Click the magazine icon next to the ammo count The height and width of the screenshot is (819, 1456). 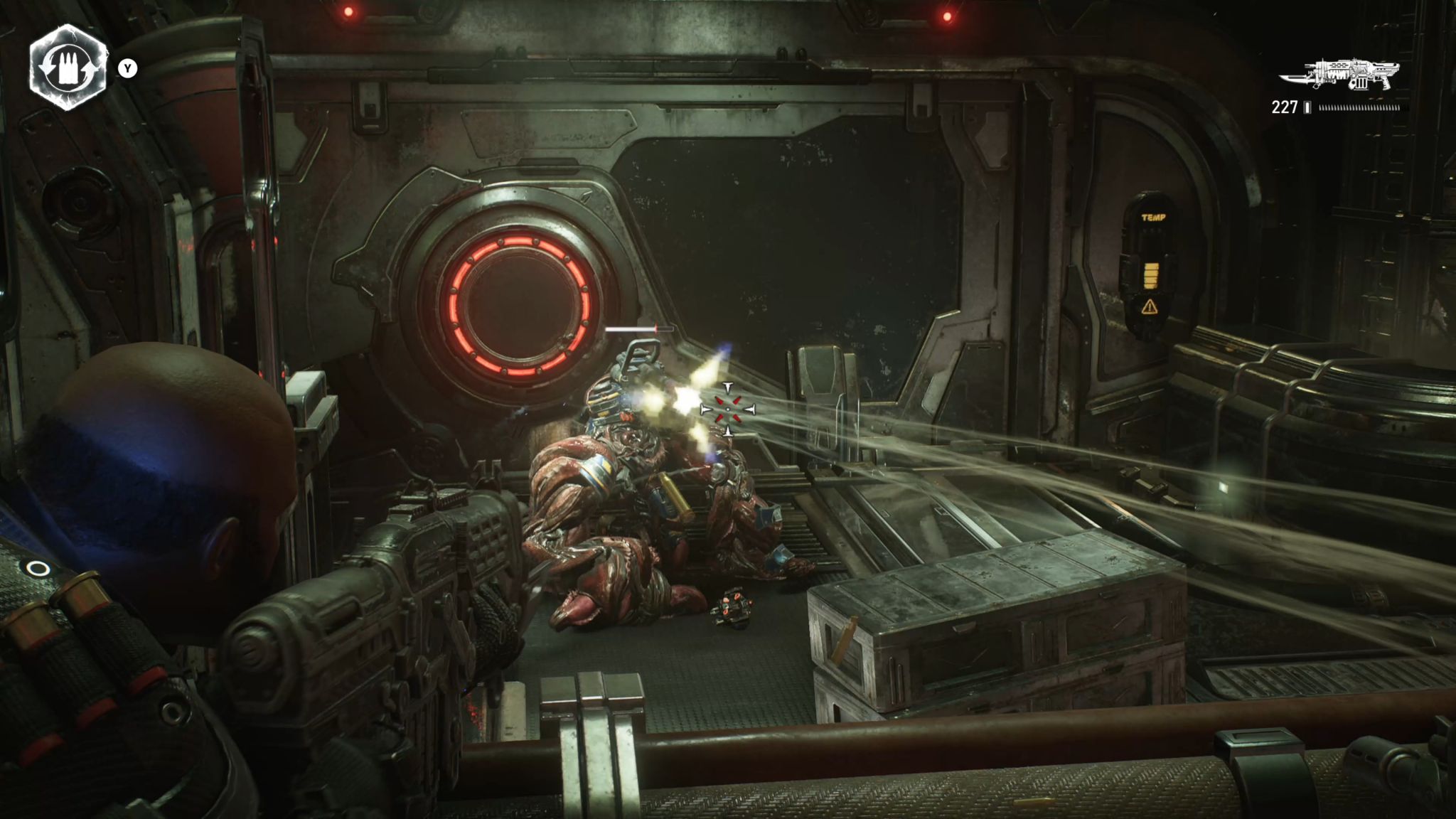(x=1308, y=108)
